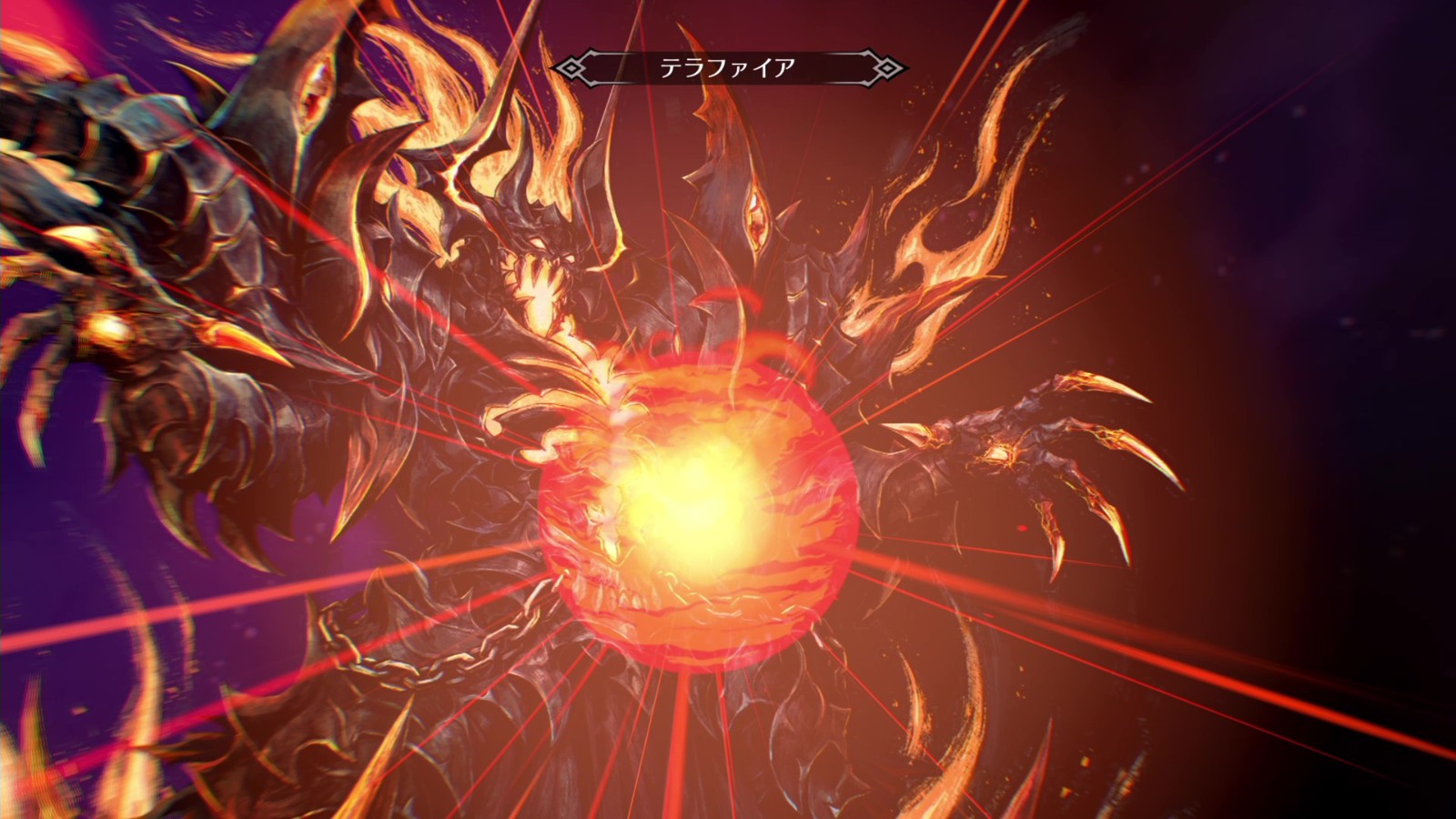The width and height of the screenshot is (1456, 819).
Task: Select the right diamond ornament on the banner
Action: (884, 65)
